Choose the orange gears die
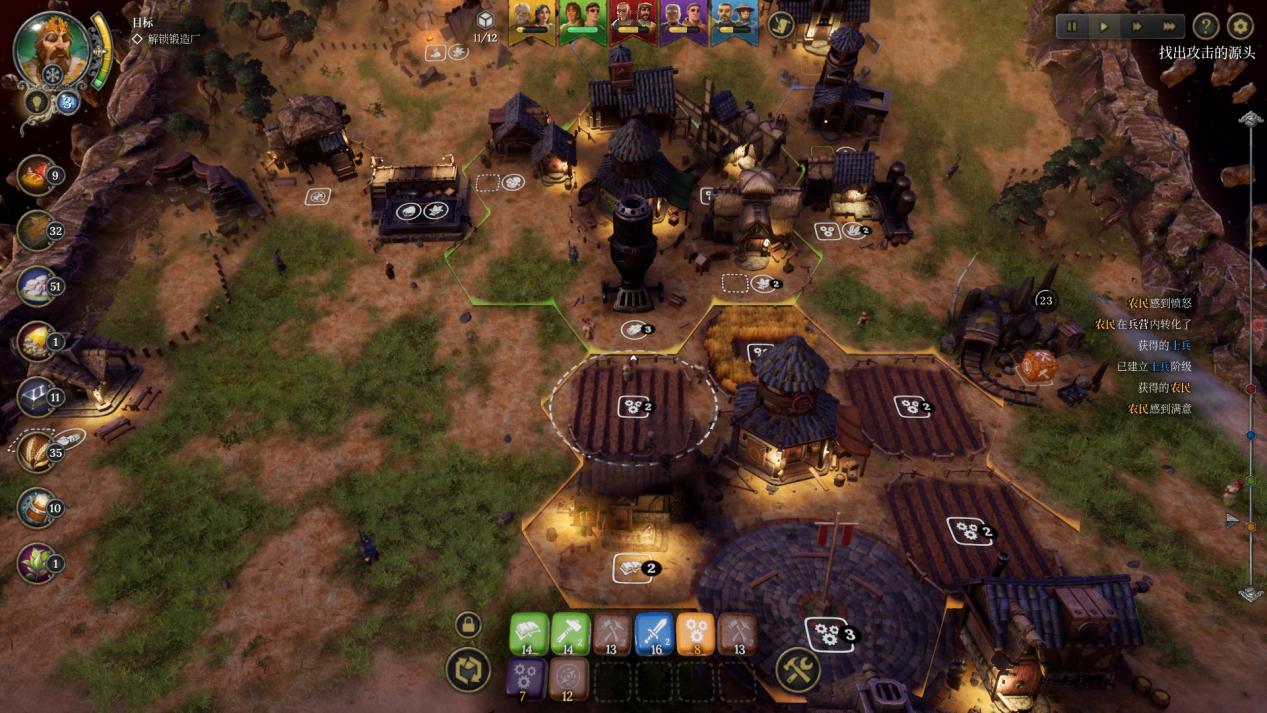The width and height of the screenshot is (1267, 713). tap(696, 633)
